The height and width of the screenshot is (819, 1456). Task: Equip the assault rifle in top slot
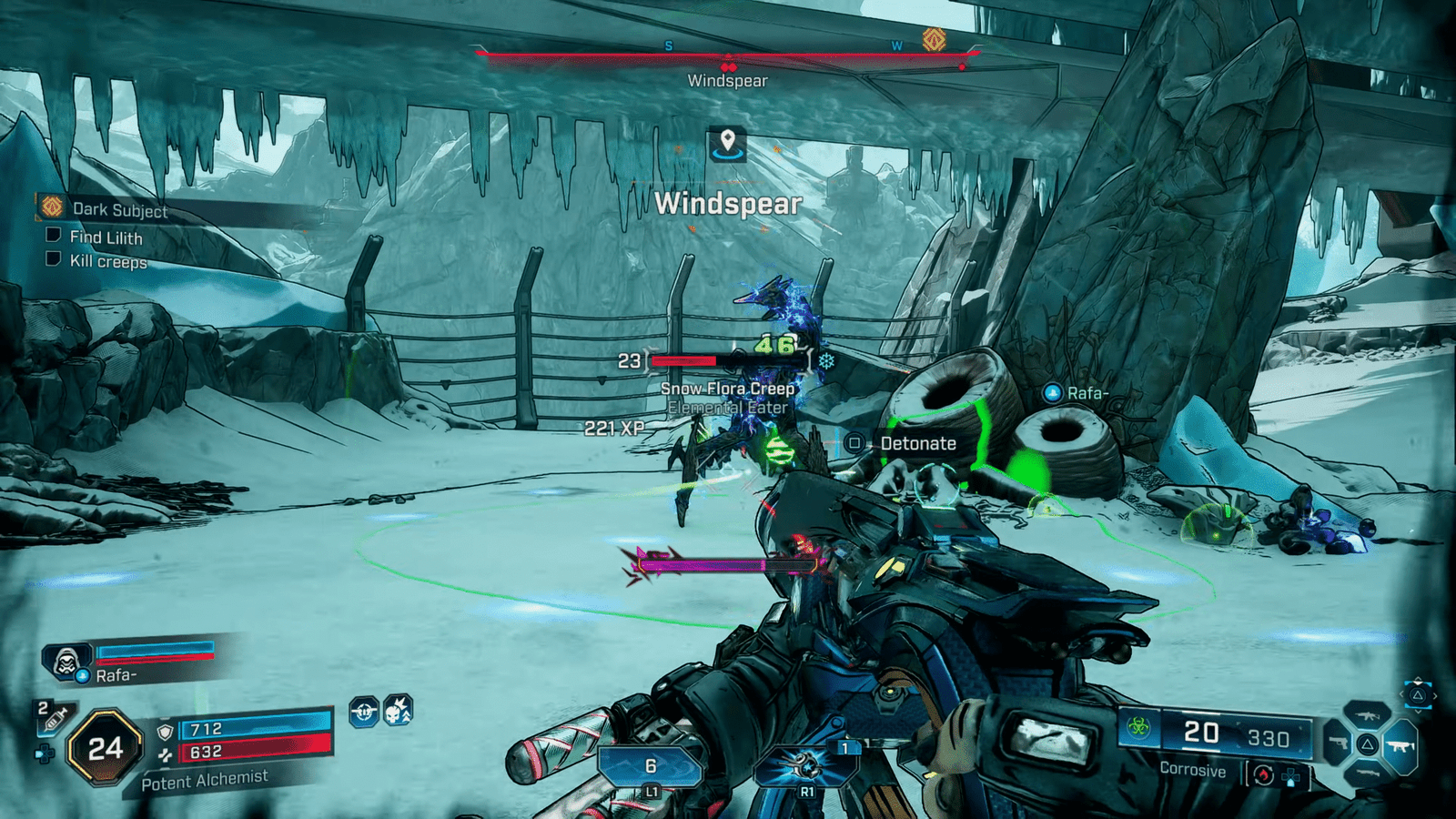1367,716
